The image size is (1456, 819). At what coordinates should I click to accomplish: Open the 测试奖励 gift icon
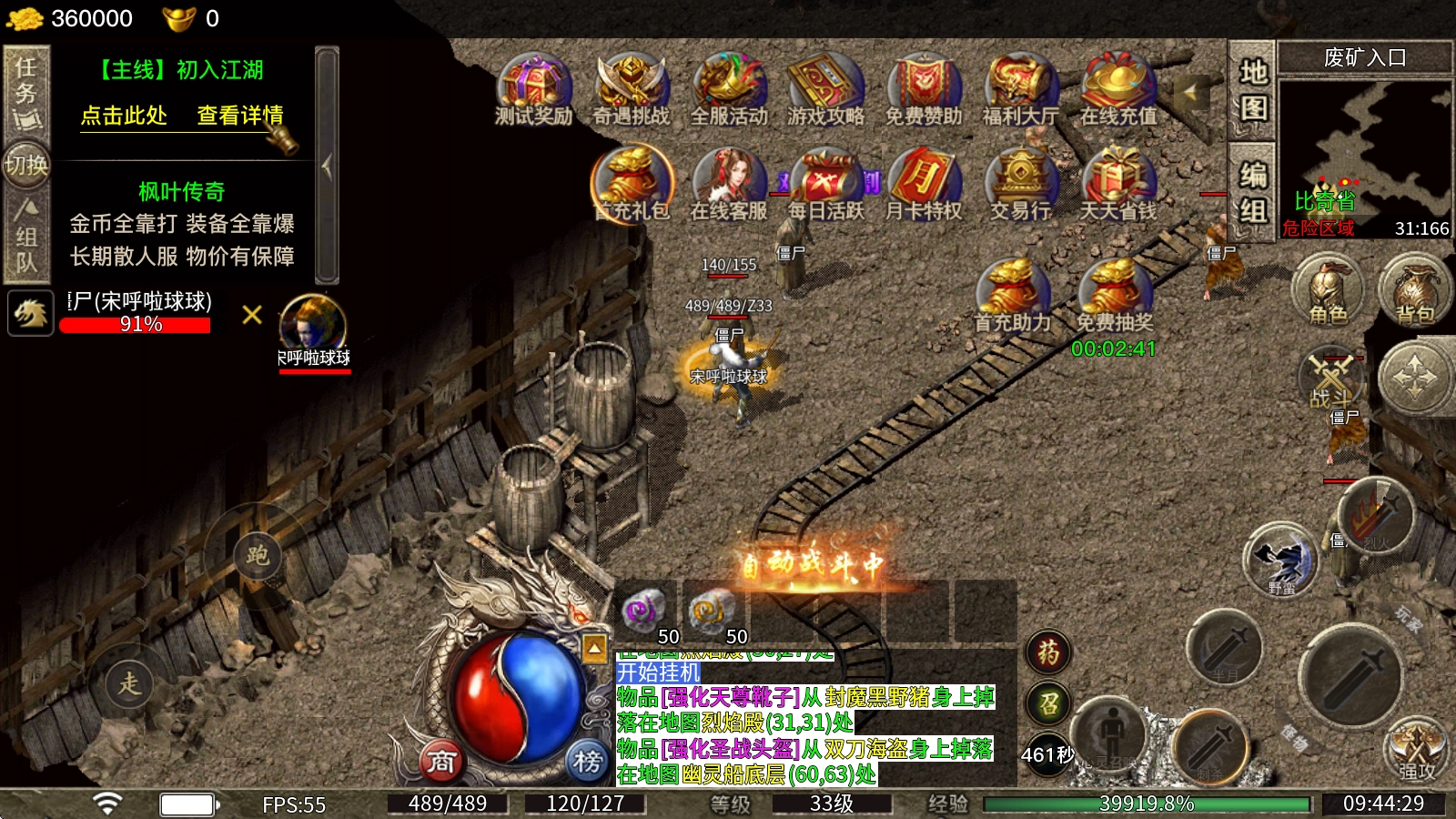533,89
